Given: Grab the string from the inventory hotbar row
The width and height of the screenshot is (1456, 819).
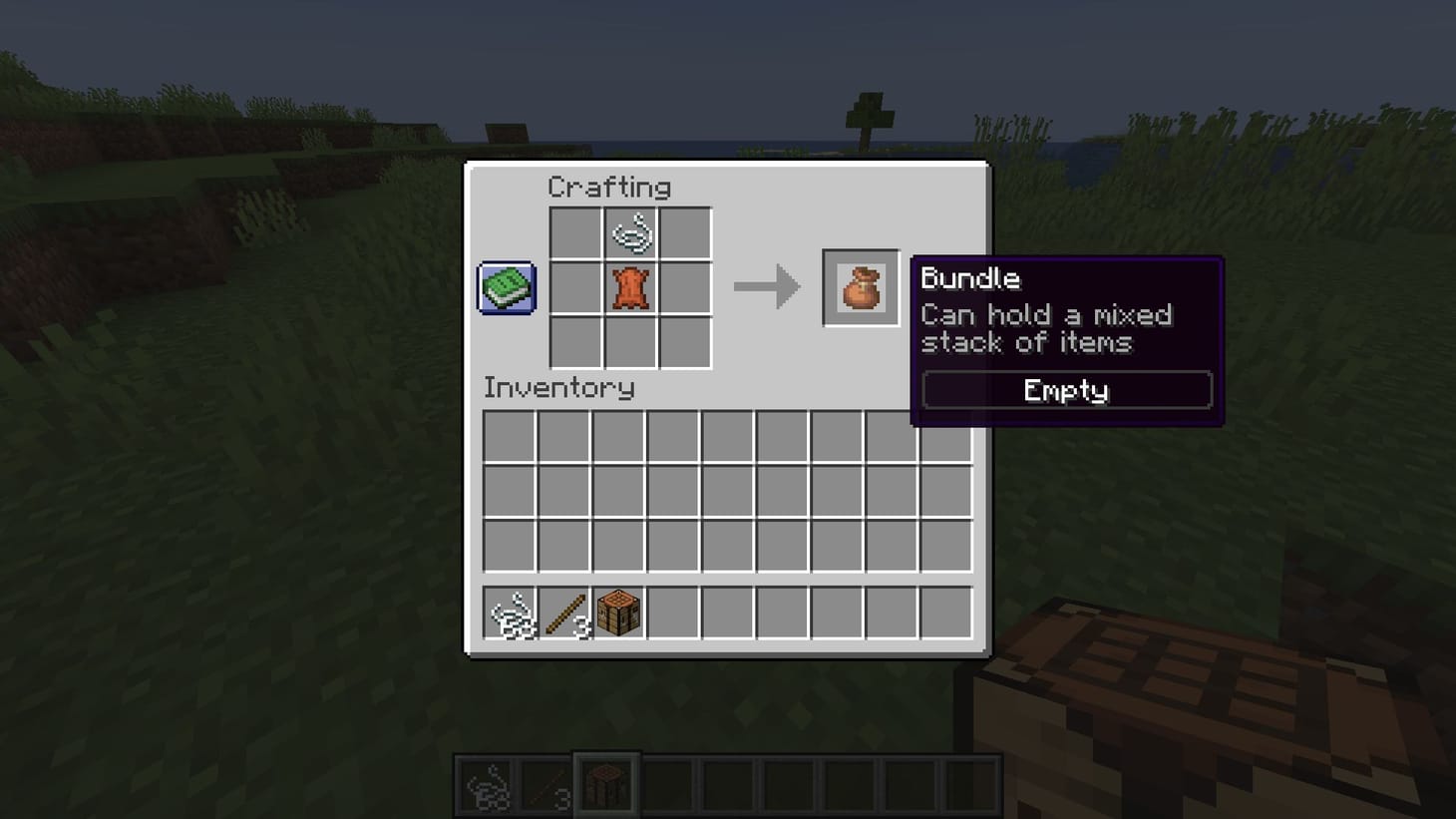Looking at the screenshot, I should pyautogui.click(x=512, y=613).
